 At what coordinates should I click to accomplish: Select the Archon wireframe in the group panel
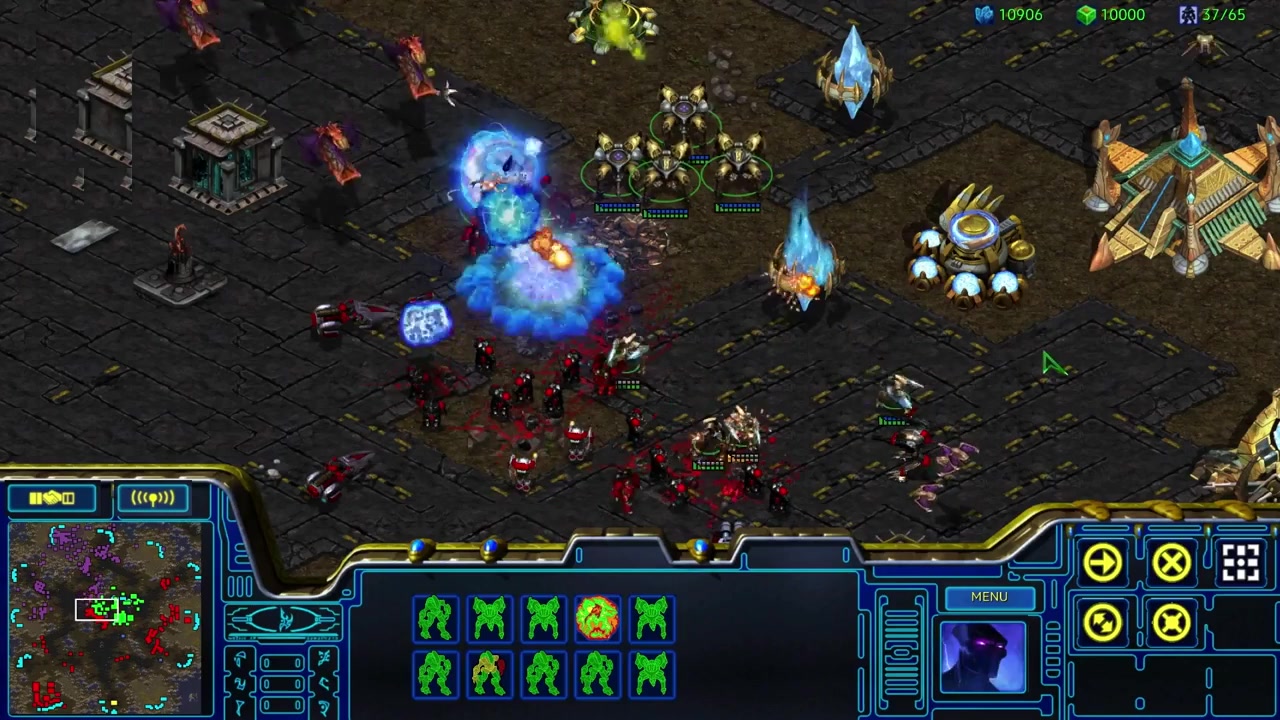(x=597, y=618)
